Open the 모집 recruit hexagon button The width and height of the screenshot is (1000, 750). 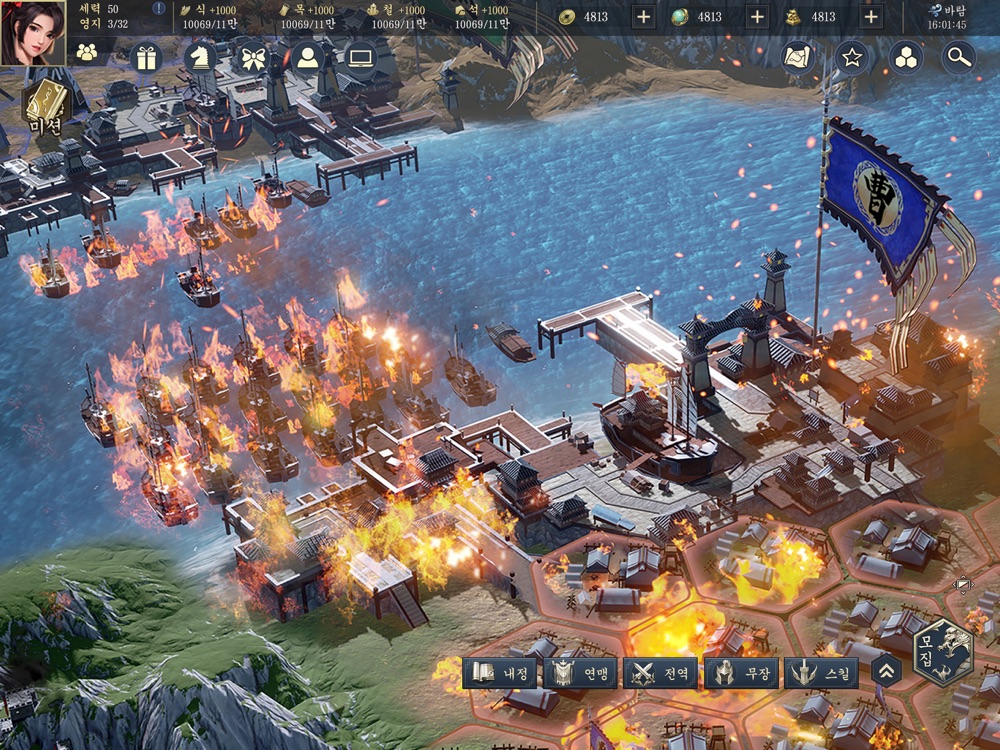point(943,652)
